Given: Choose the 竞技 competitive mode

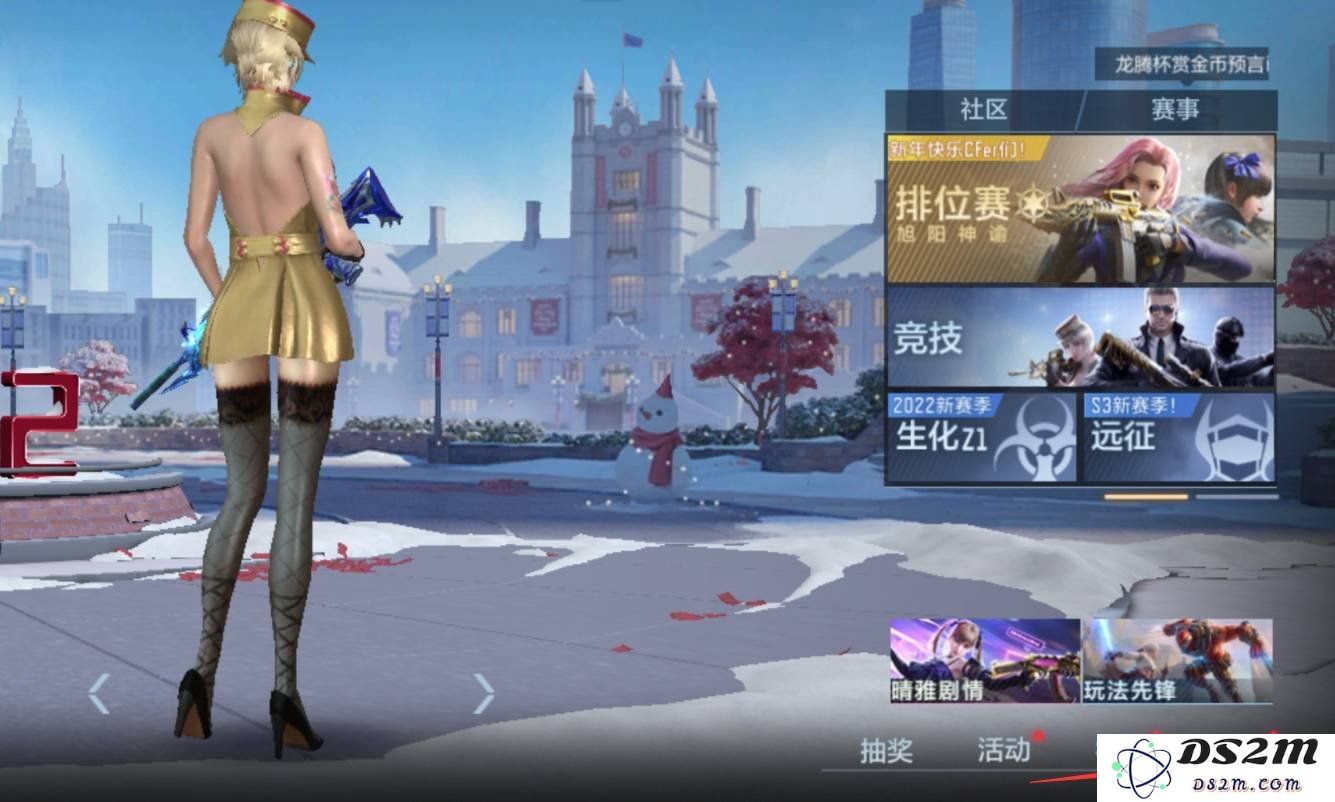Looking at the screenshot, I should coord(1080,338).
